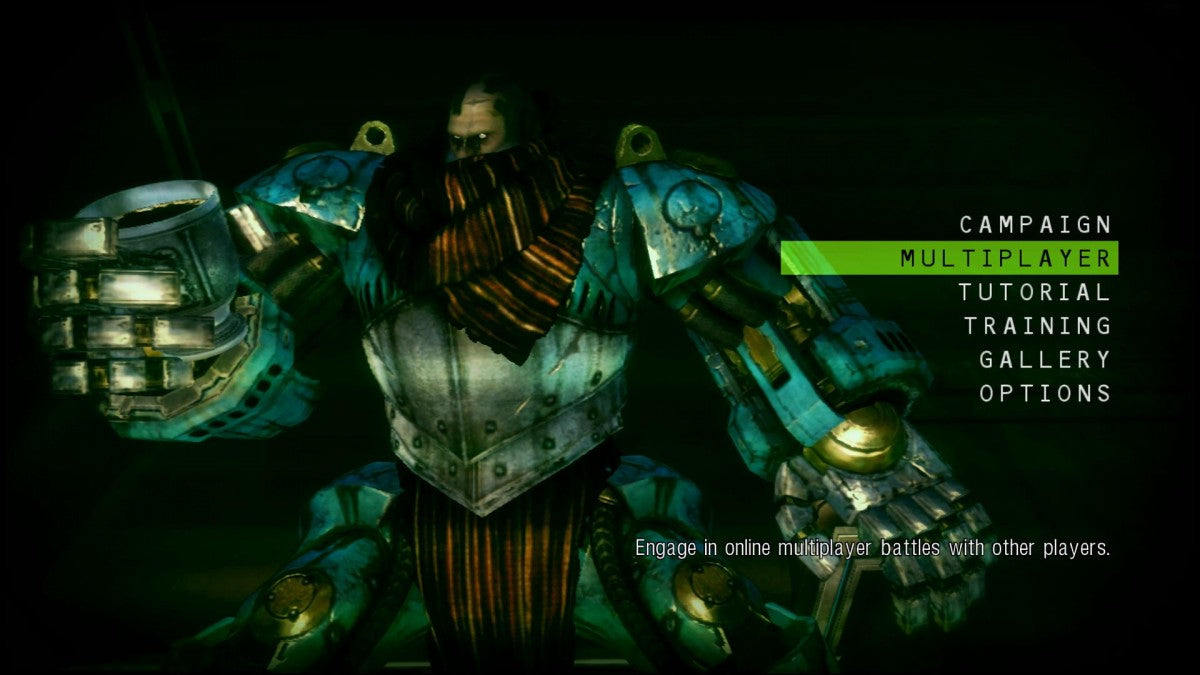Screen dimensions: 1200x675
Task: Select the highlighted Multiplayer option
Action: (x=1005, y=258)
